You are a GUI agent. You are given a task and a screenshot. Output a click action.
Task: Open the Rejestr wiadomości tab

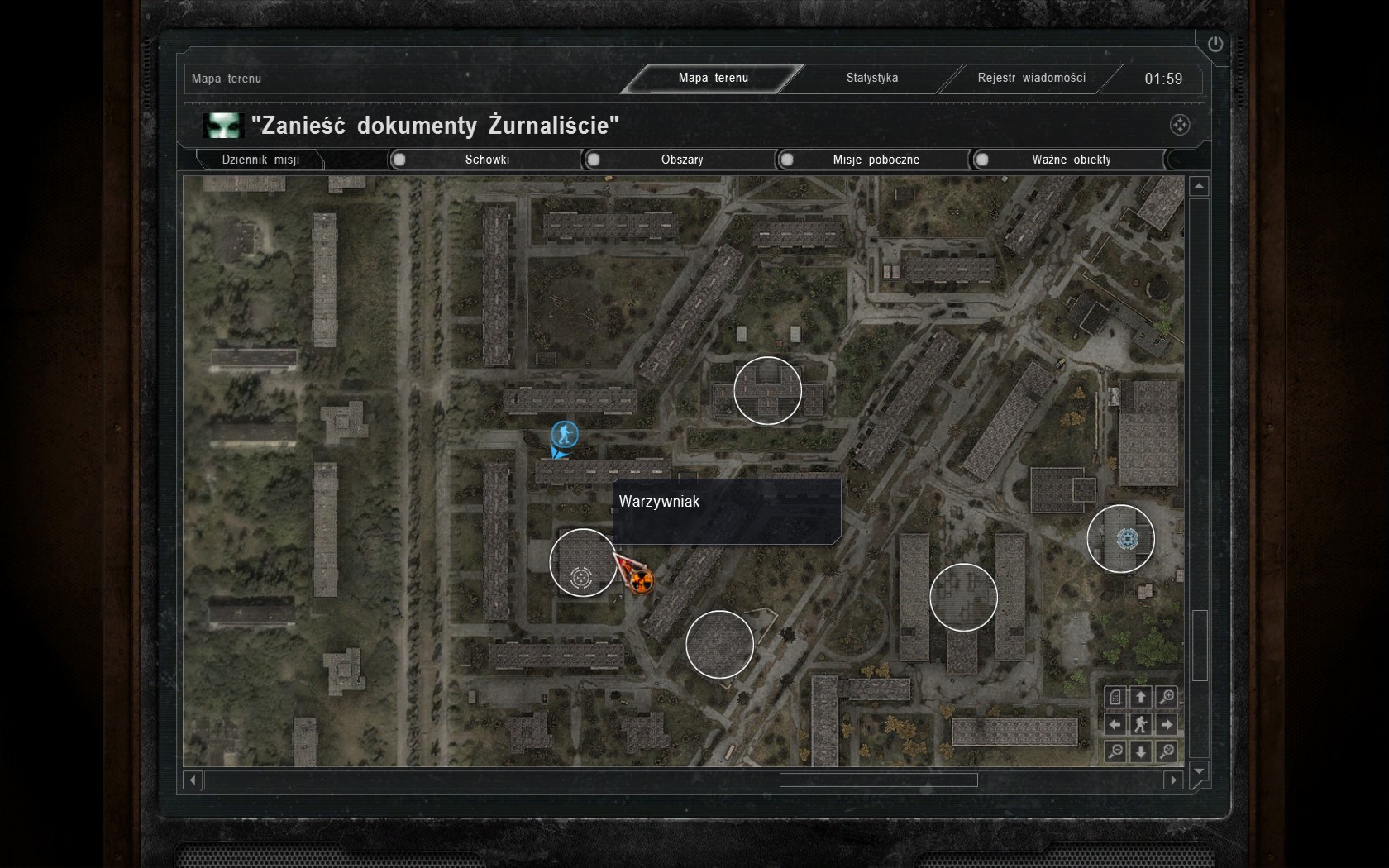coord(1031,78)
